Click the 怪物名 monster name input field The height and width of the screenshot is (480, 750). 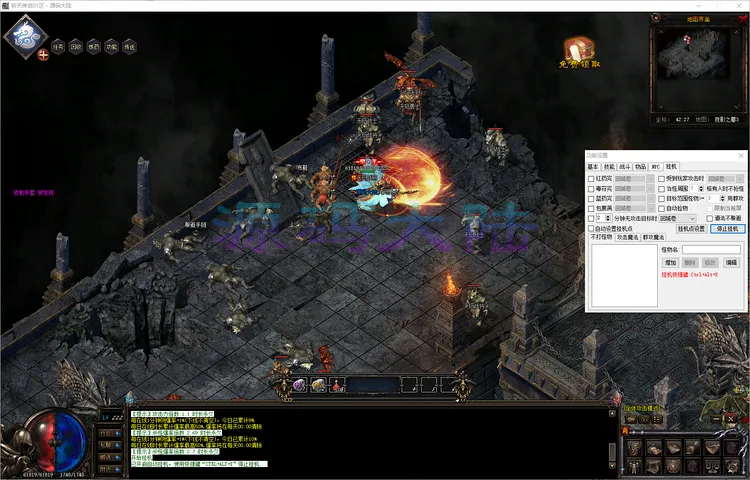tap(711, 250)
